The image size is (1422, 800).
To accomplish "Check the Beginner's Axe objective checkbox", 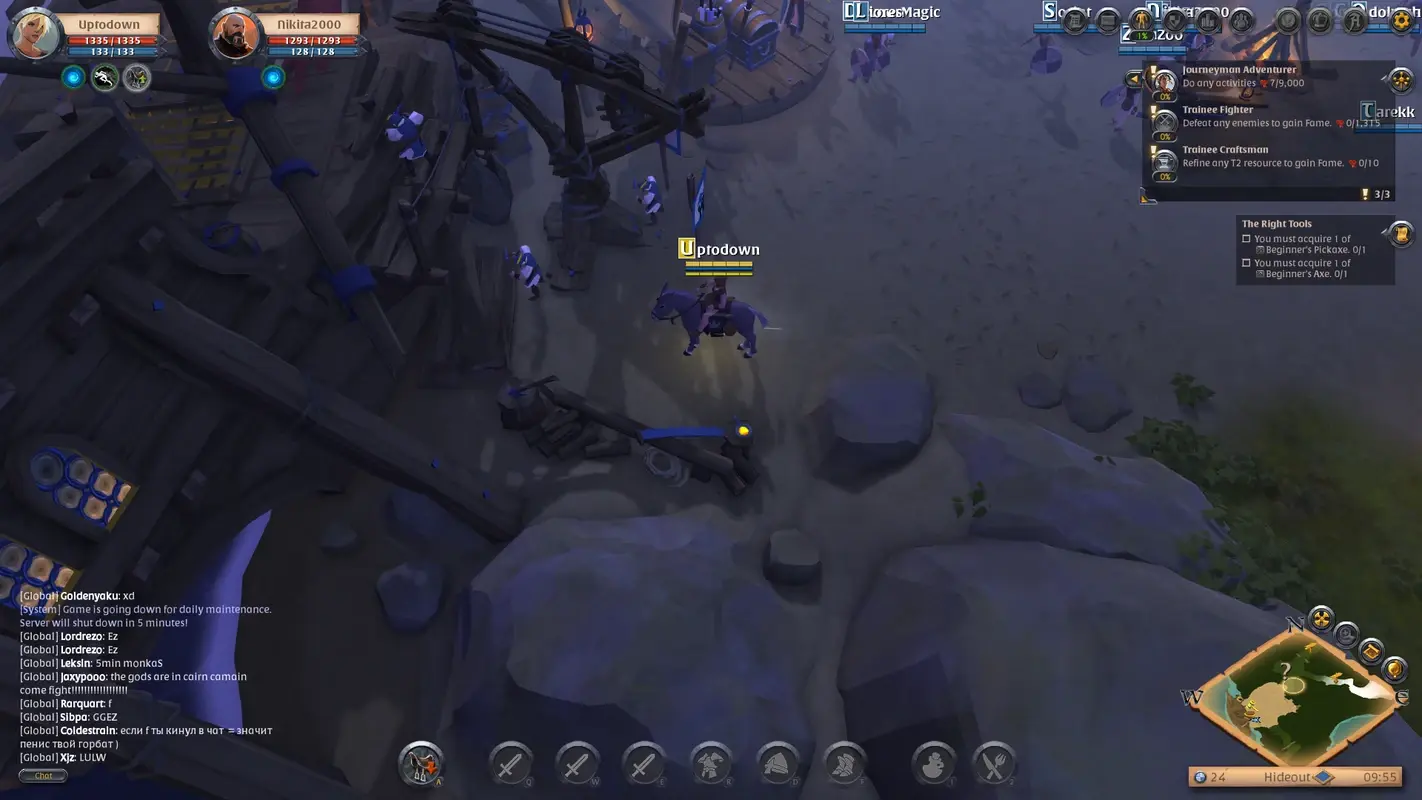I will pyautogui.click(x=1245, y=262).
